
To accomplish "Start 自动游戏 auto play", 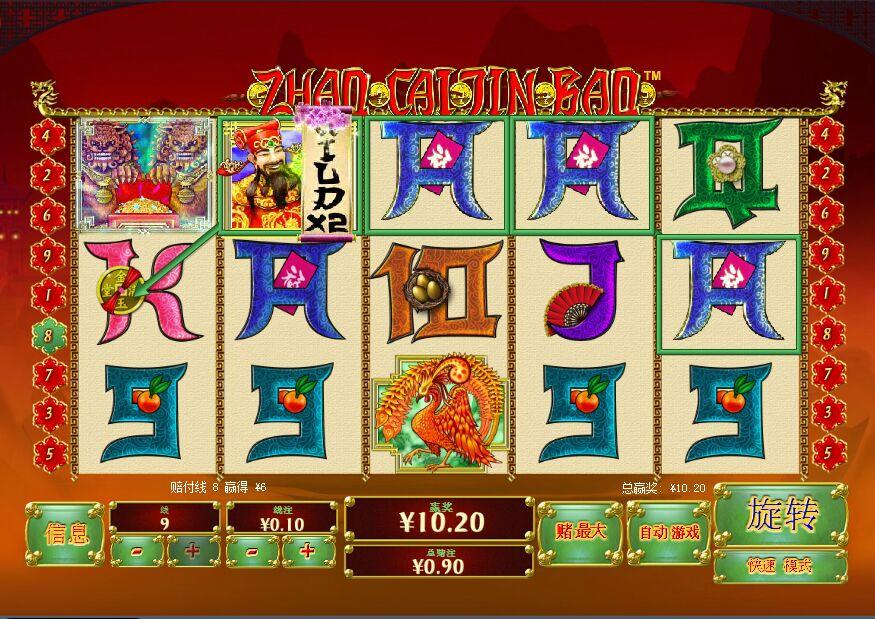I will (x=668, y=532).
